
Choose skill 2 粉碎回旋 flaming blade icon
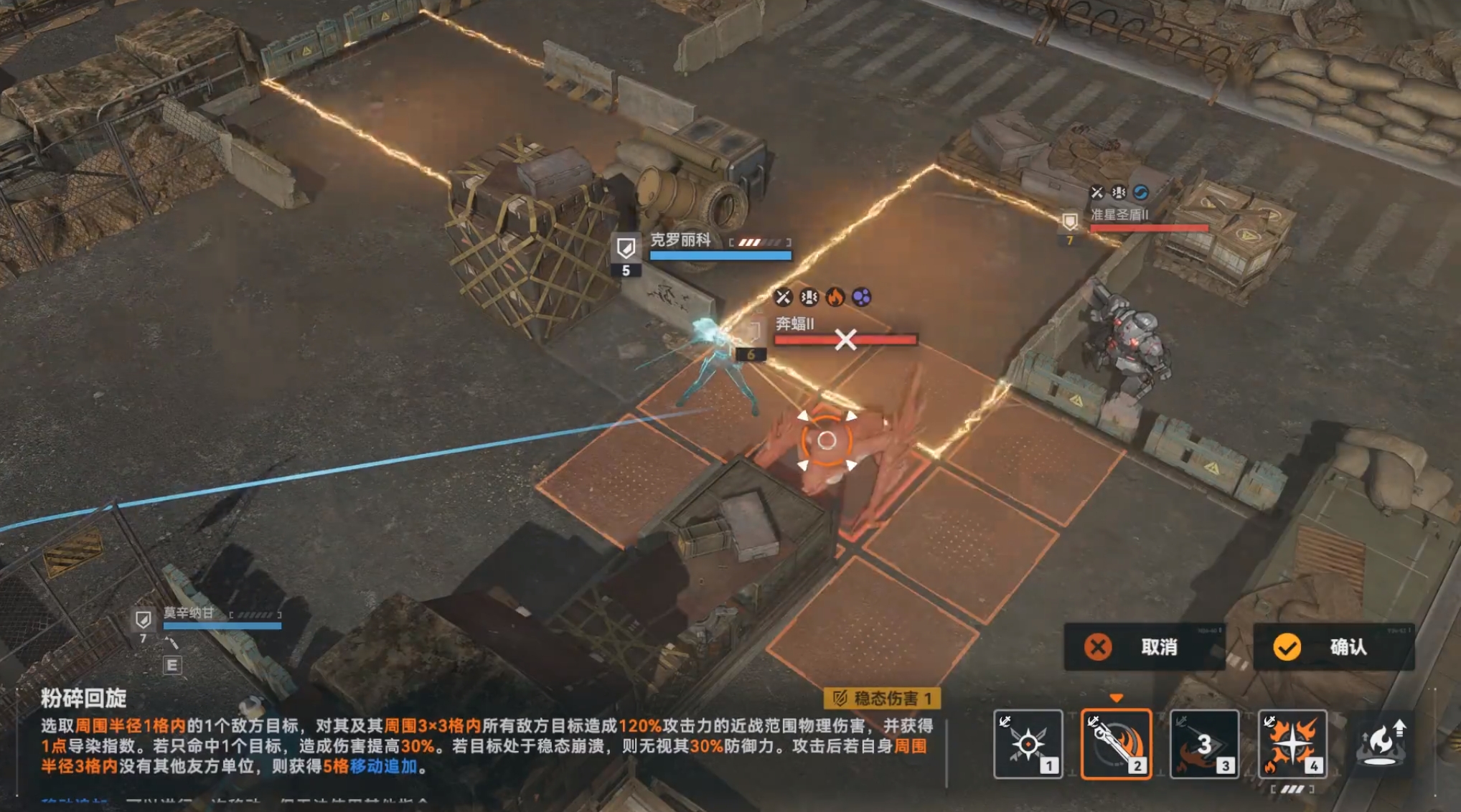pos(1116,744)
